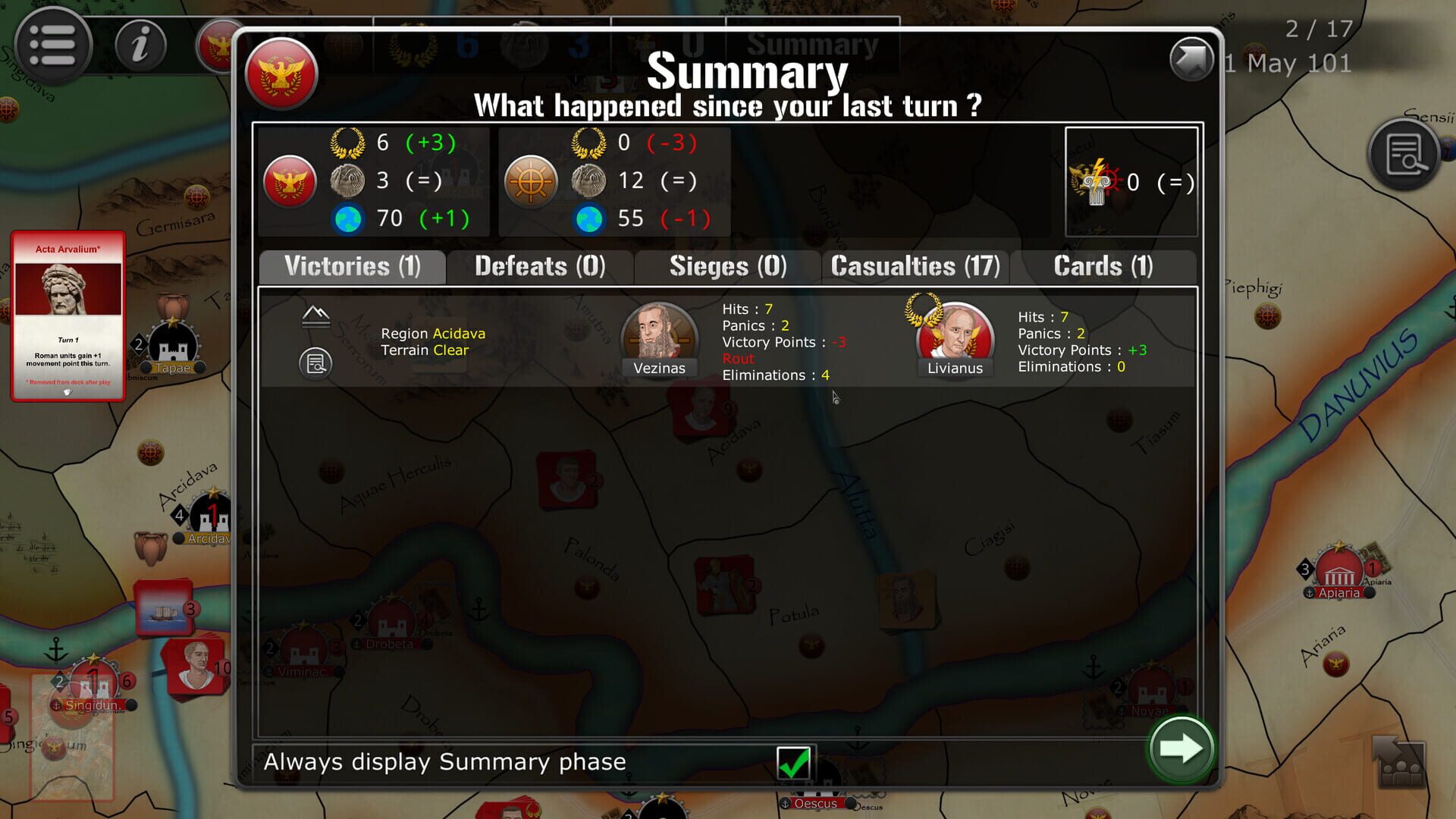1456x819 pixels.
Task: Open the Defeats (0) tab
Action: click(x=538, y=267)
